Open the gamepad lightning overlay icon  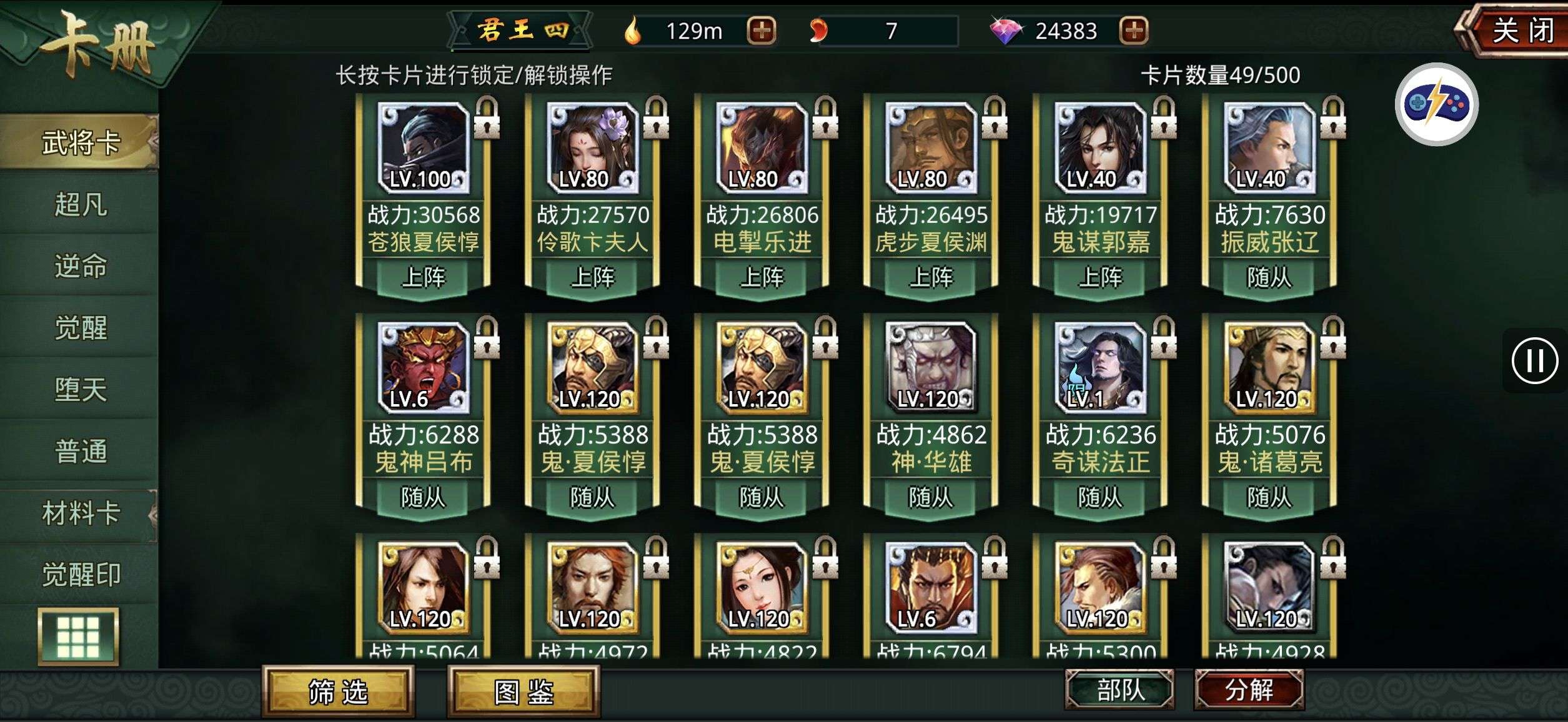click(1436, 104)
